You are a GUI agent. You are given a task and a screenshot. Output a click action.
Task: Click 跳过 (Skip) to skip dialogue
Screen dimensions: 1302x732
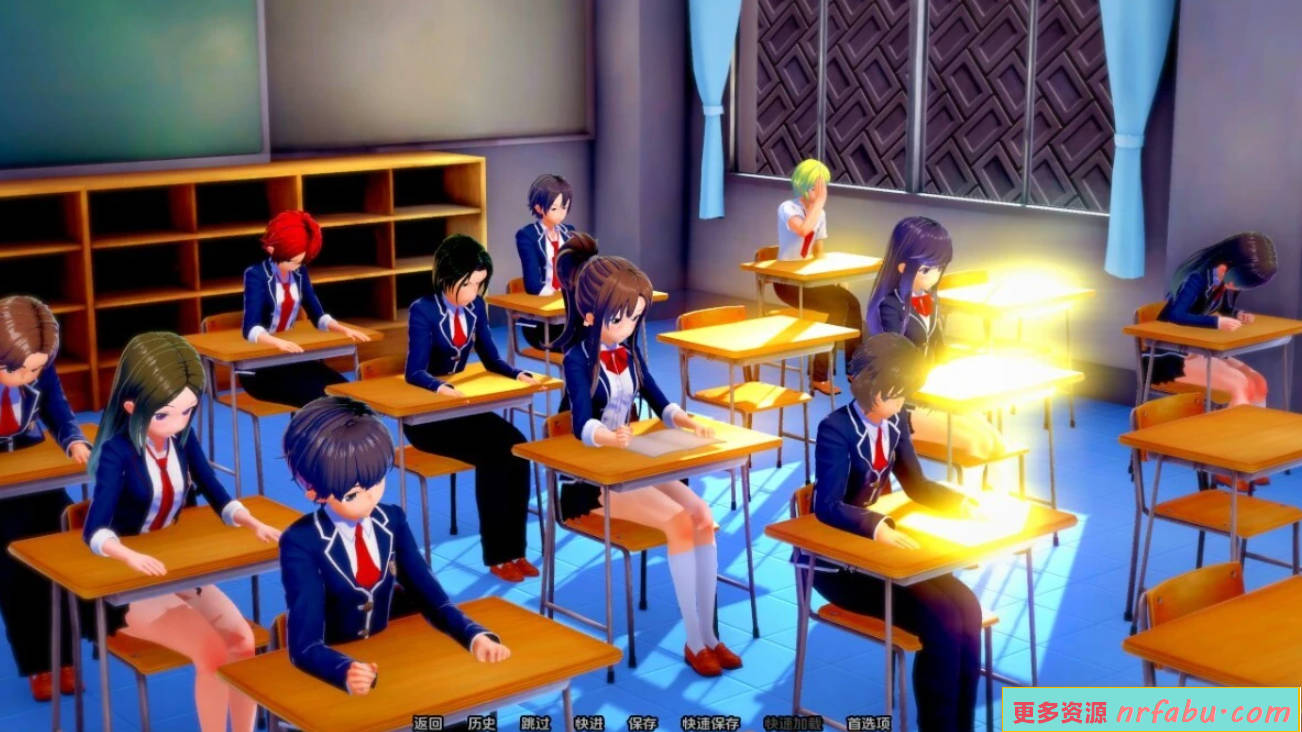[x=537, y=720]
